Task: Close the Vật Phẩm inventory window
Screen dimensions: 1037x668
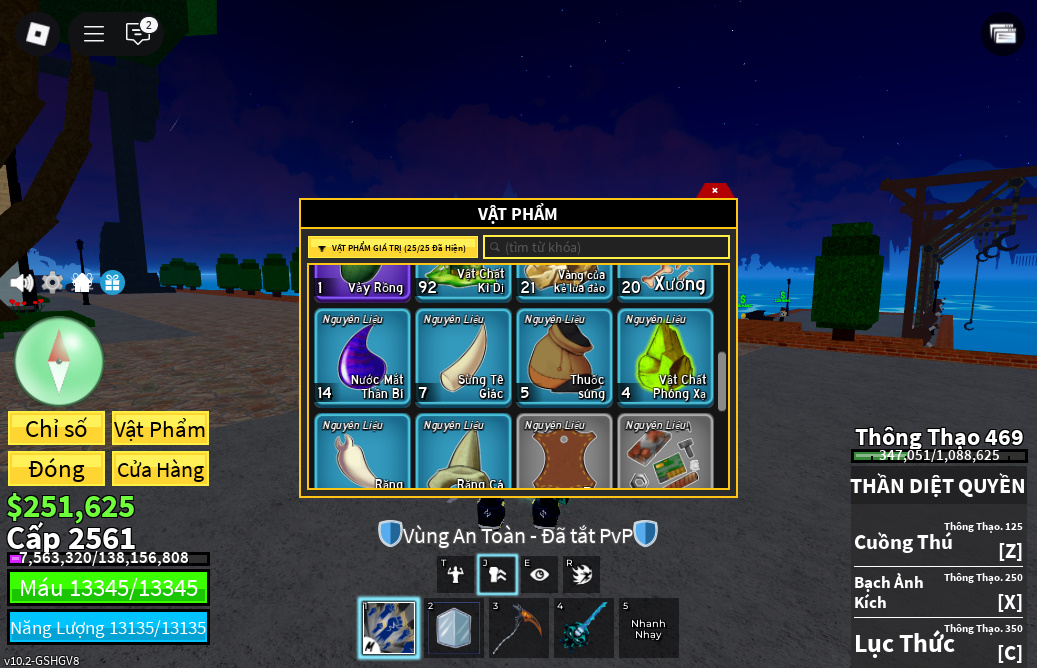Action: coord(715,190)
